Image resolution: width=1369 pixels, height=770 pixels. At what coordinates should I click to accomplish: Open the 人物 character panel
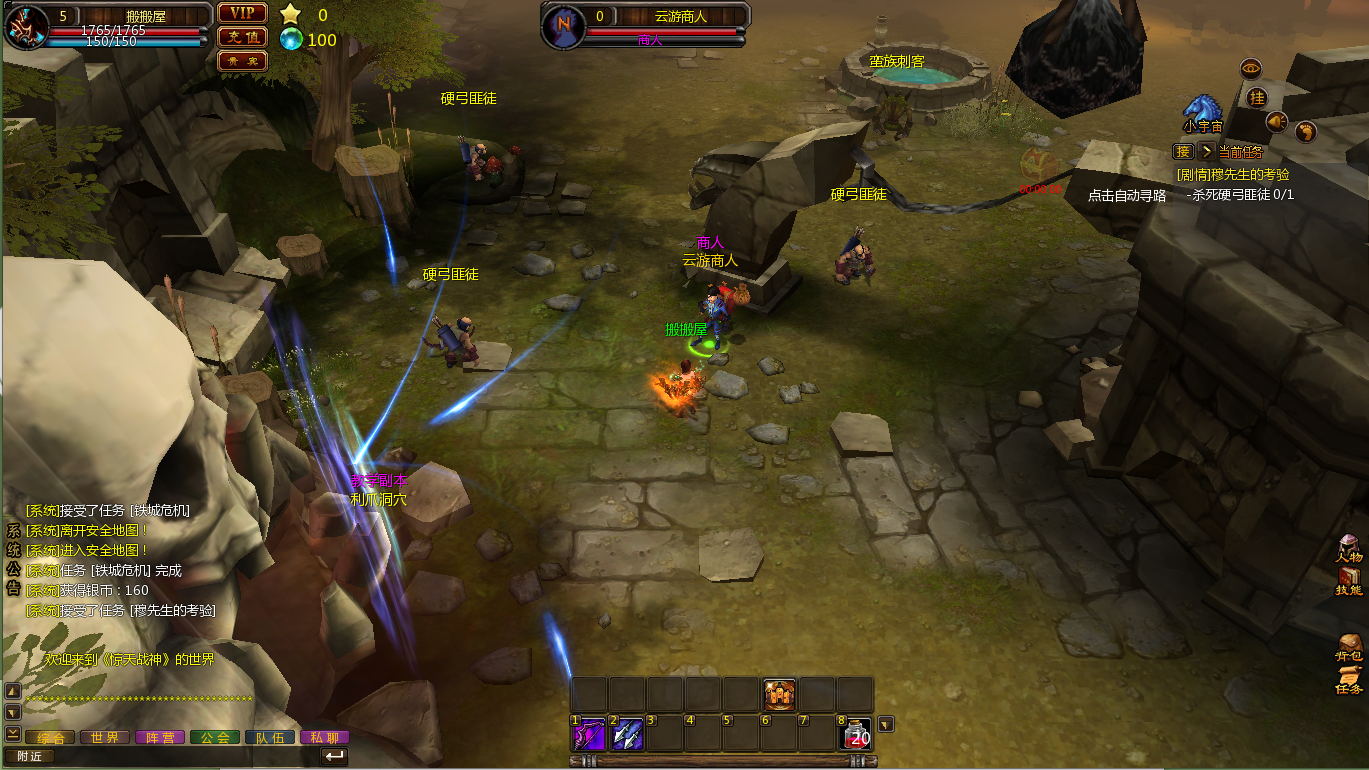(x=1349, y=549)
